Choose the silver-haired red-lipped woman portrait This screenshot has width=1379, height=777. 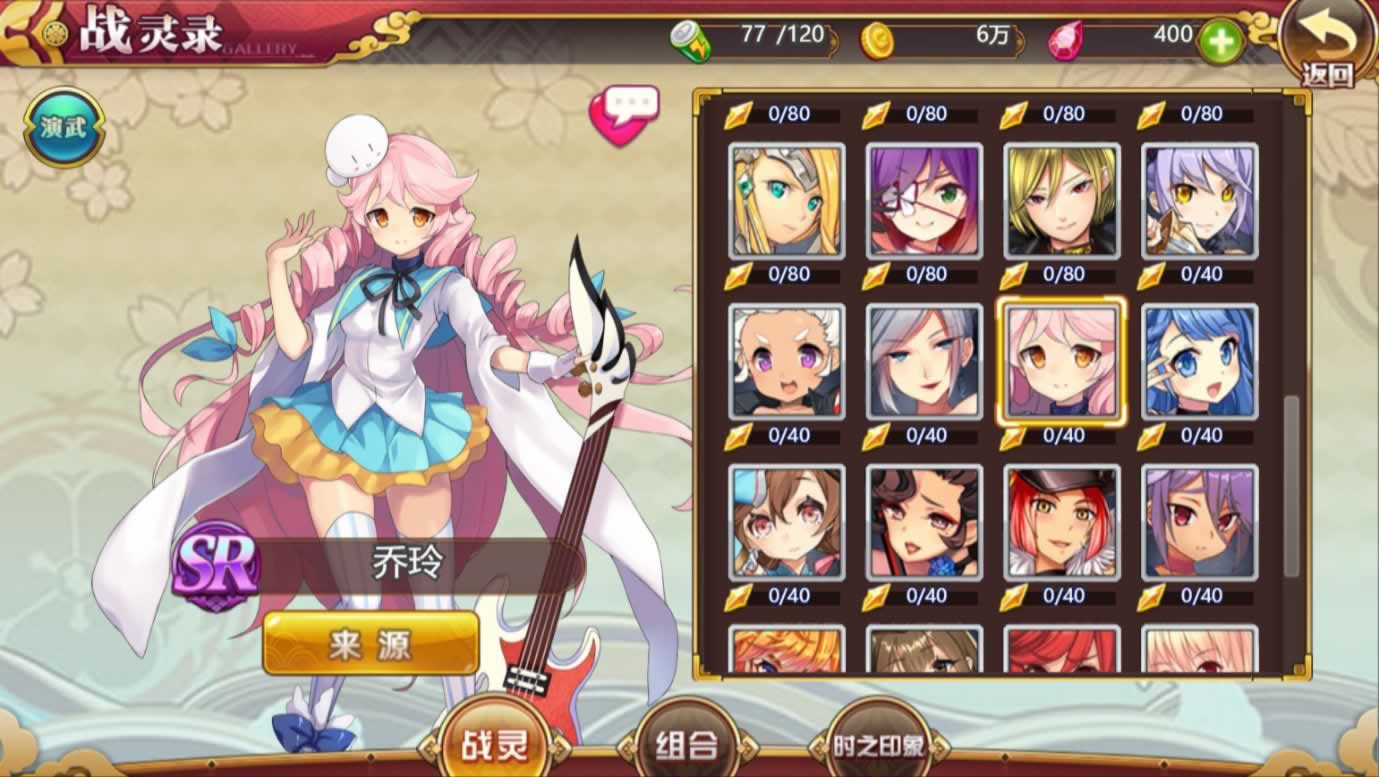point(924,361)
